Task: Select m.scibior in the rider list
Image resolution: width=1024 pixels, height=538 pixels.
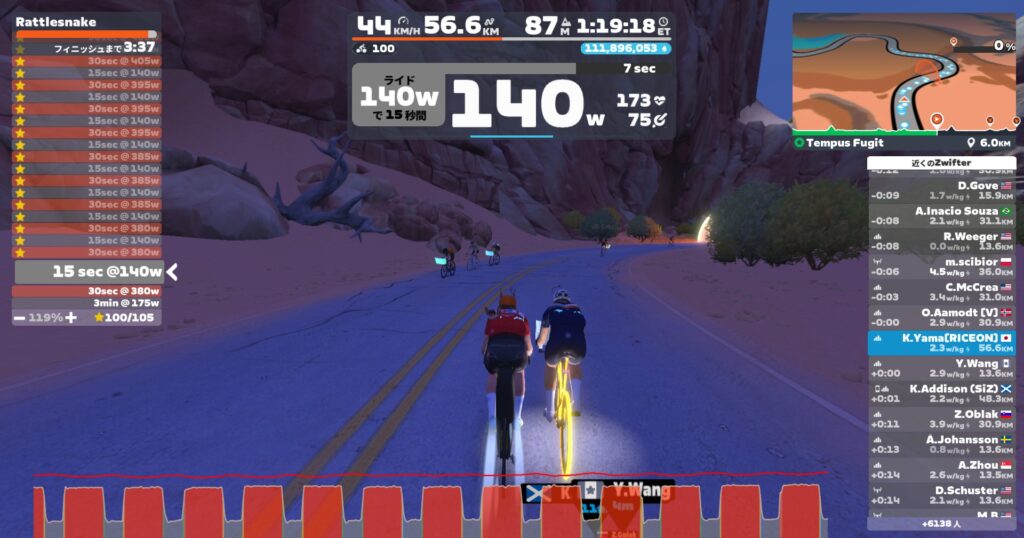Action: (941, 266)
